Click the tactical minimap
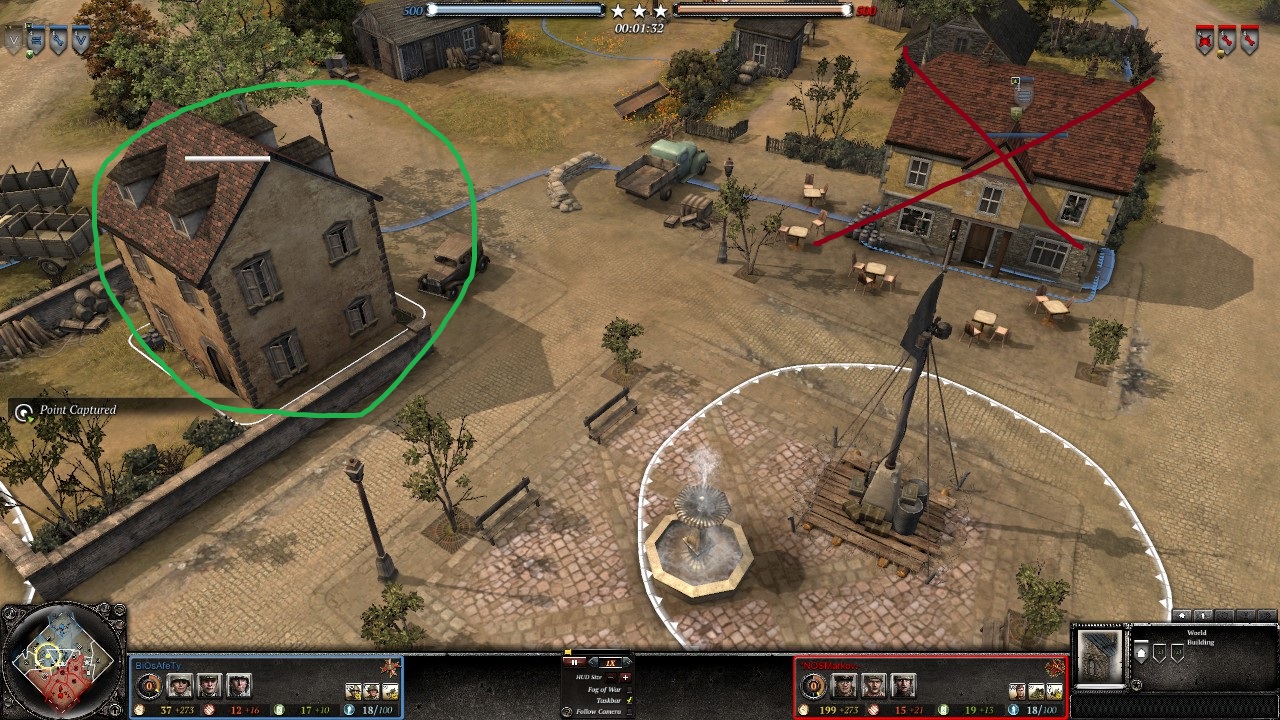 coord(62,662)
